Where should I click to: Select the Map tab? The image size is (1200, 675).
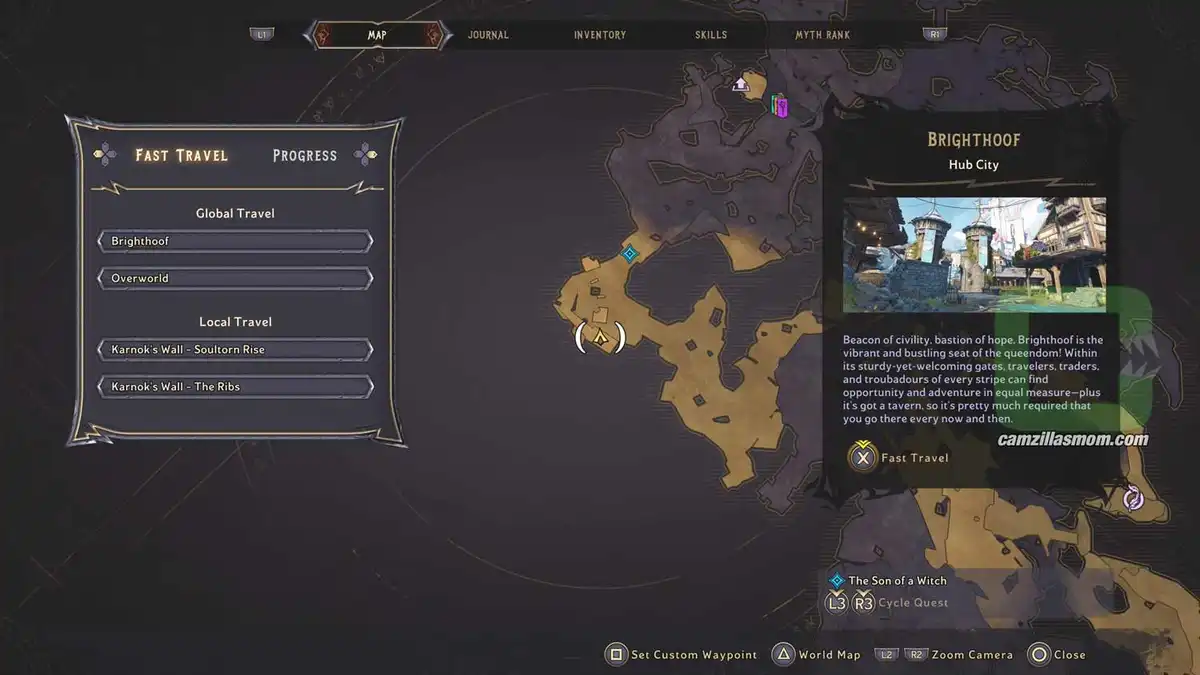click(377, 35)
